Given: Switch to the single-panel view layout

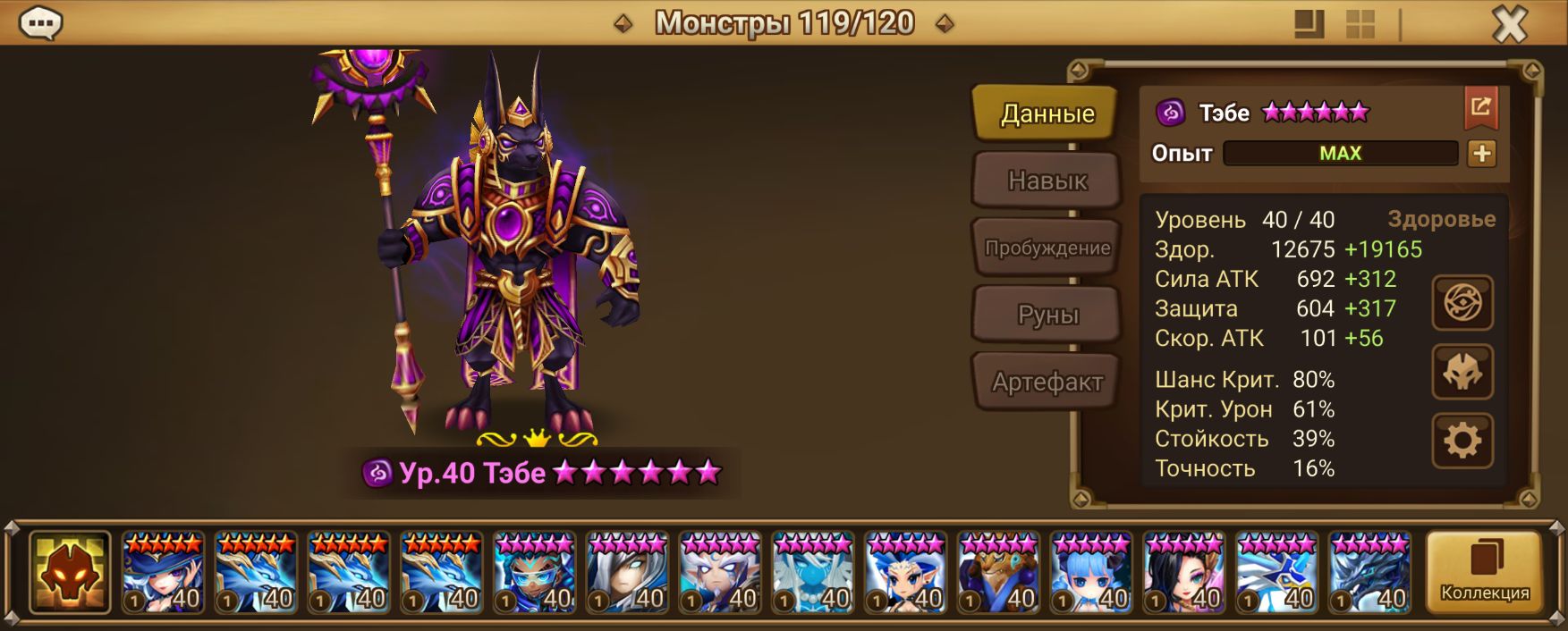Looking at the screenshot, I should point(1309,24).
